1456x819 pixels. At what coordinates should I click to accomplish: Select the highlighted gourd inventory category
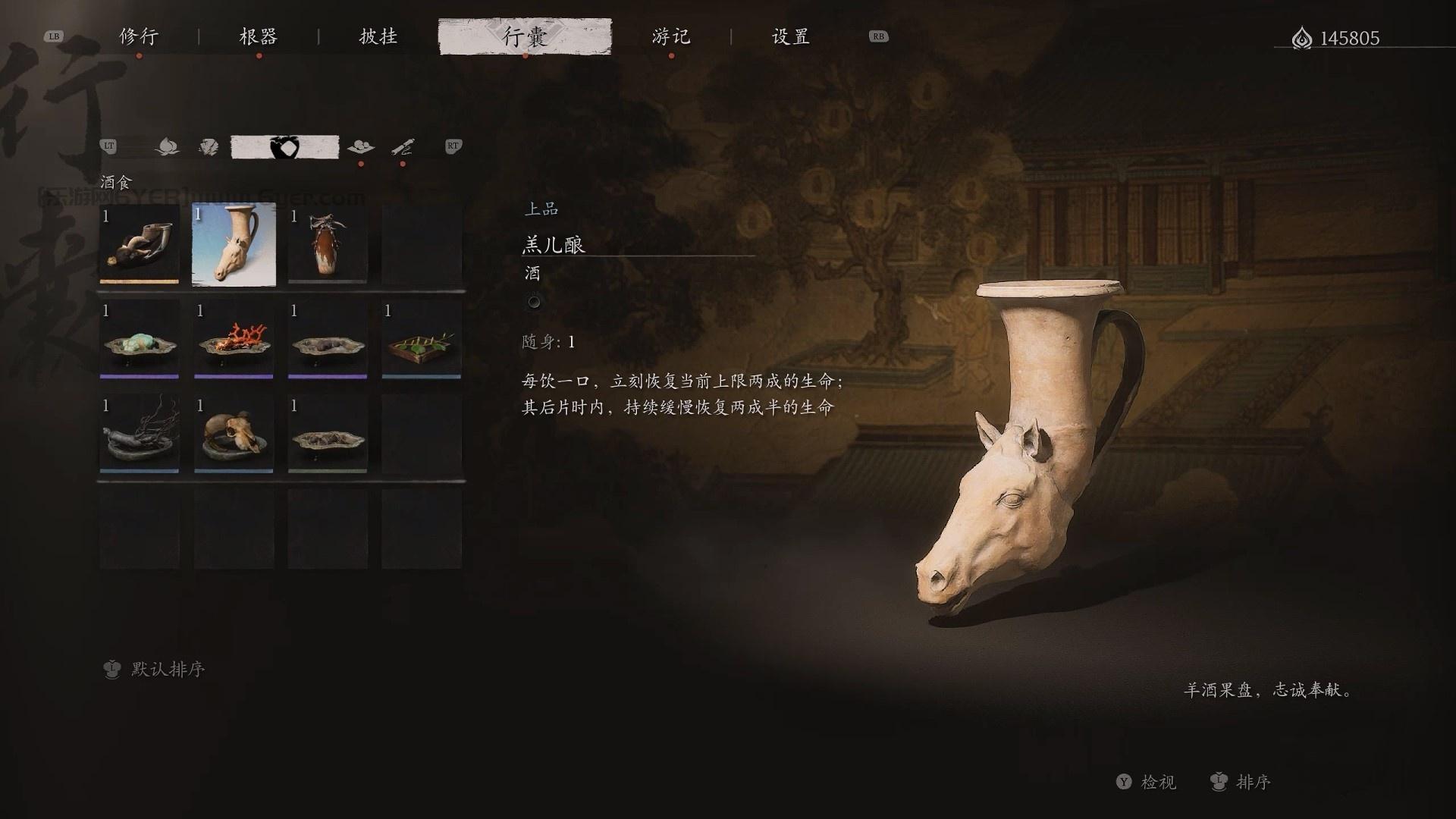pos(284,146)
